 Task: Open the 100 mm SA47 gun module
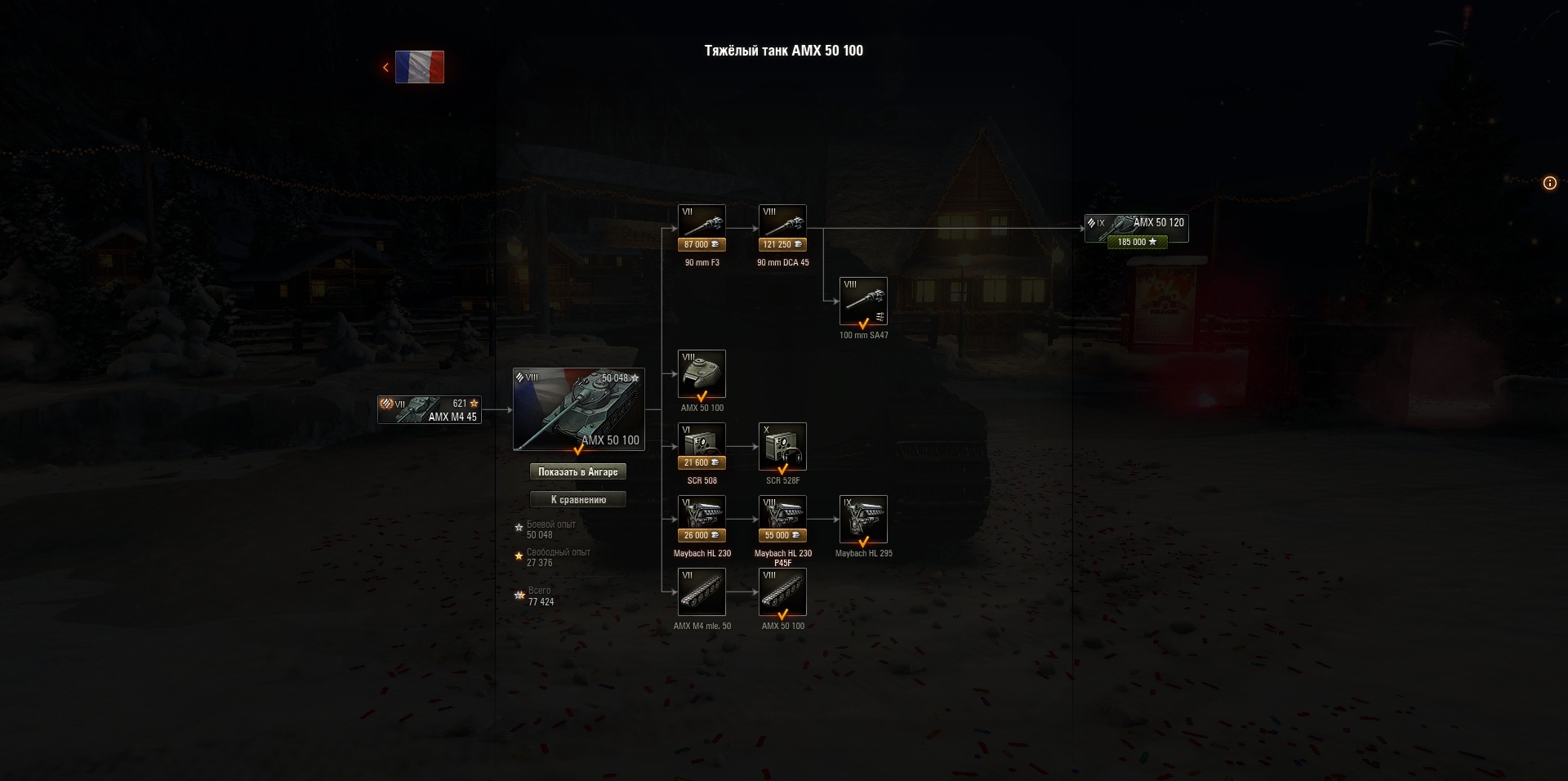click(x=863, y=301)
